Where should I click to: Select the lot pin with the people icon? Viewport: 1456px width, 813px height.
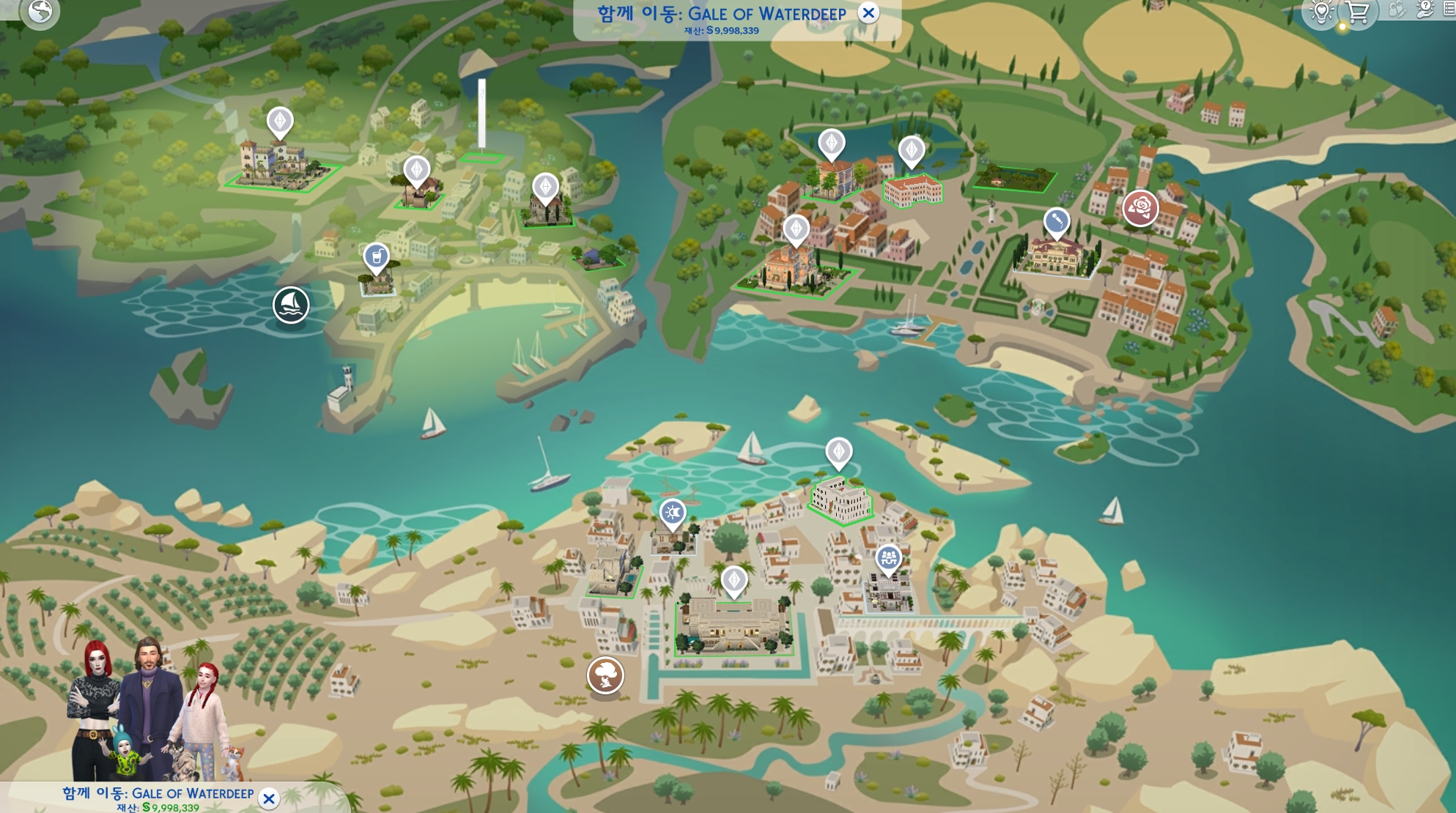888,559
